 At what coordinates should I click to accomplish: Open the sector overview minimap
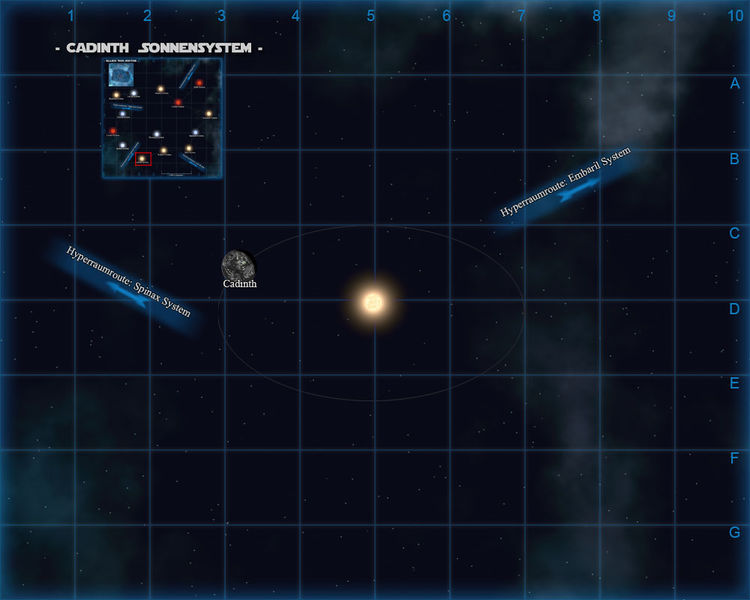162,118
